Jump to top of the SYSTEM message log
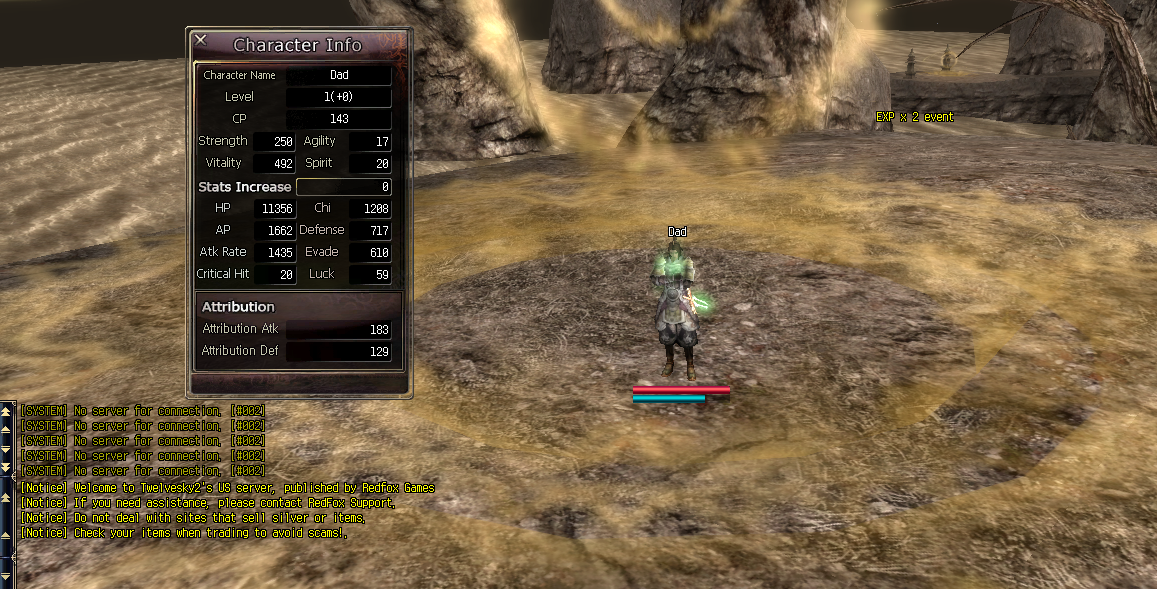The height and width of the screenshot is (589, 1157). [7, 410]
